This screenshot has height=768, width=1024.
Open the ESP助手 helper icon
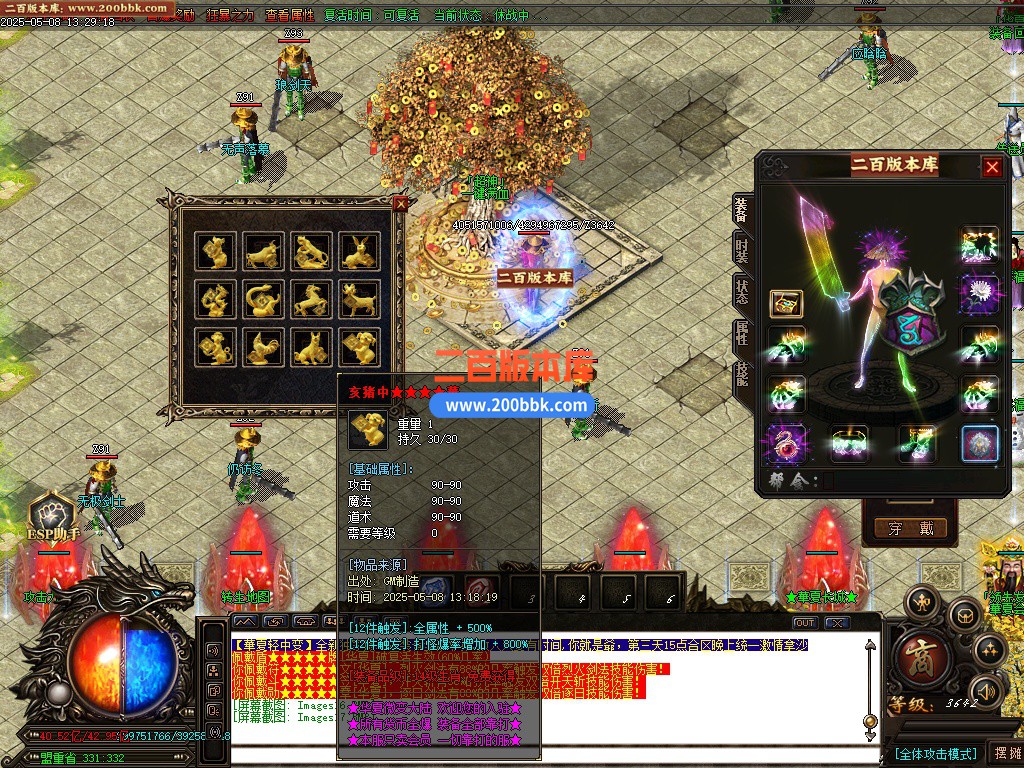(x=52, y=517)
